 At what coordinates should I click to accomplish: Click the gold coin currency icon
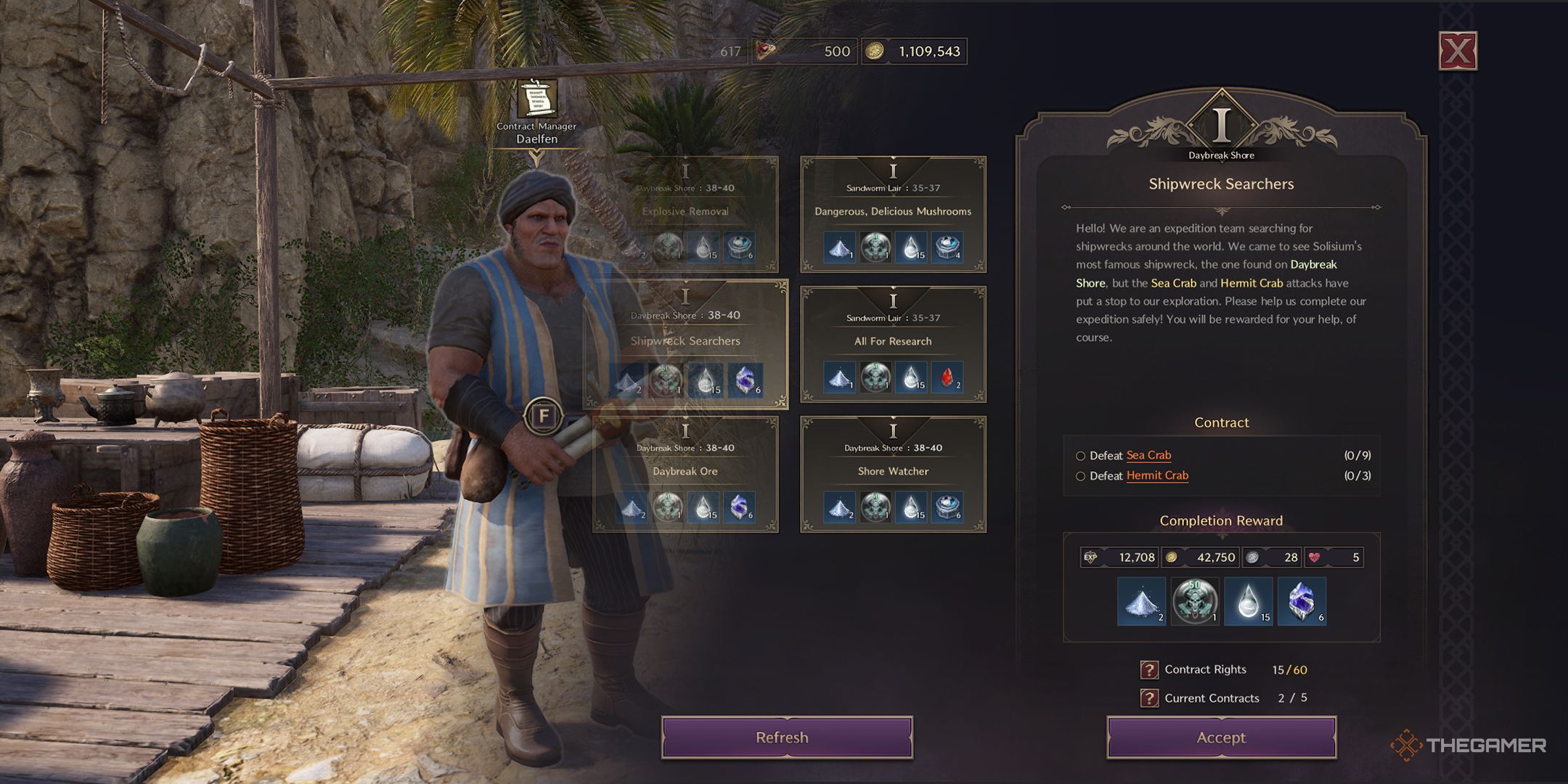[x=876, y=52]
